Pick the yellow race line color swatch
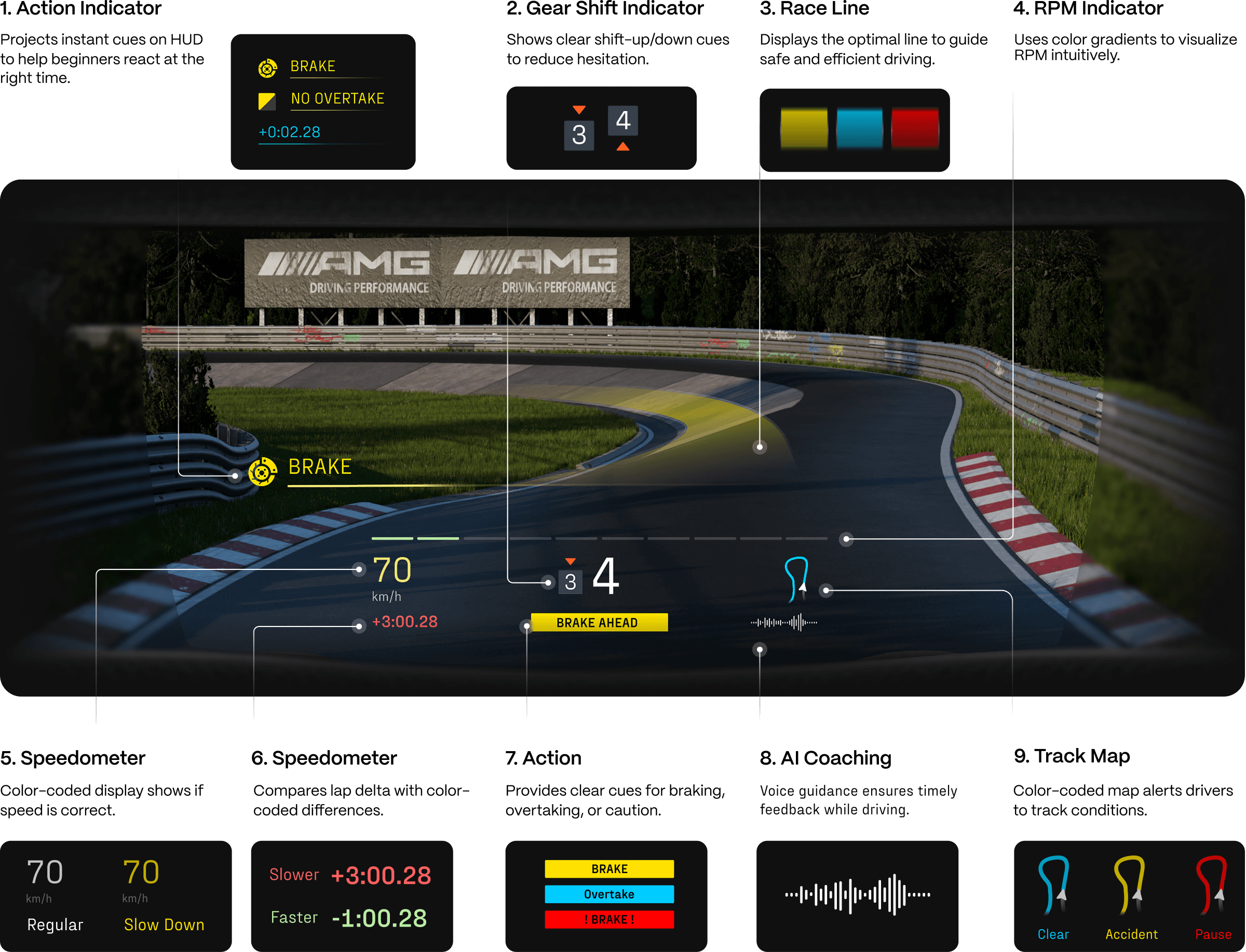 (x=804, y=129)
